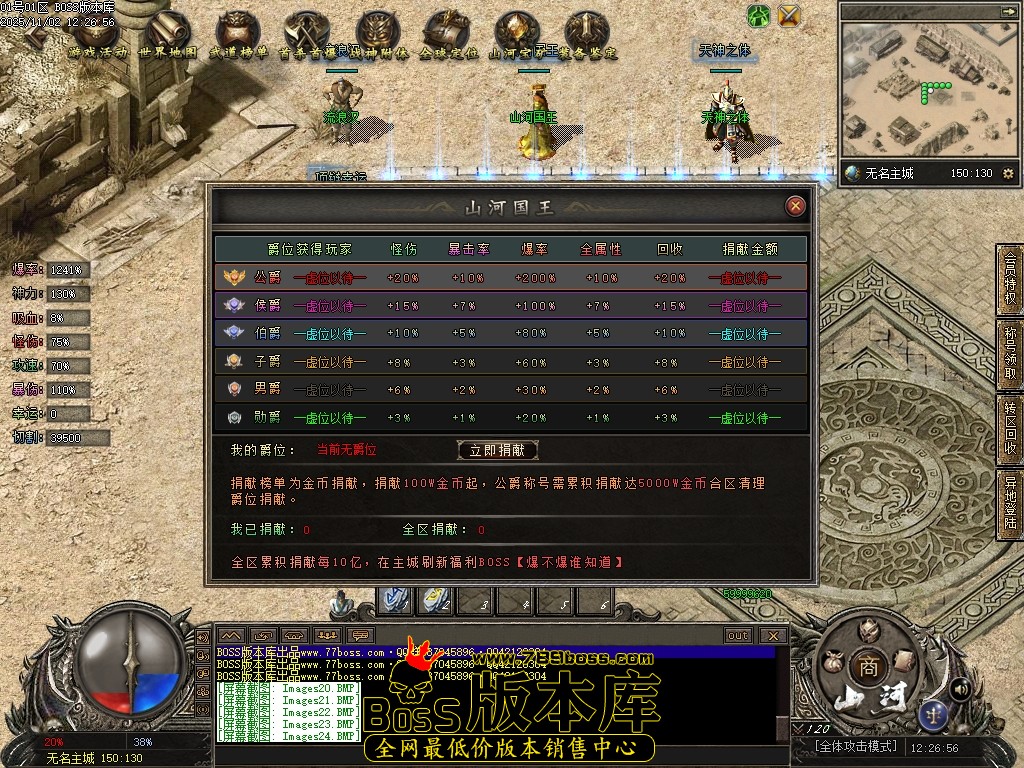Select the 勋爵 rank row

(510, 417)
